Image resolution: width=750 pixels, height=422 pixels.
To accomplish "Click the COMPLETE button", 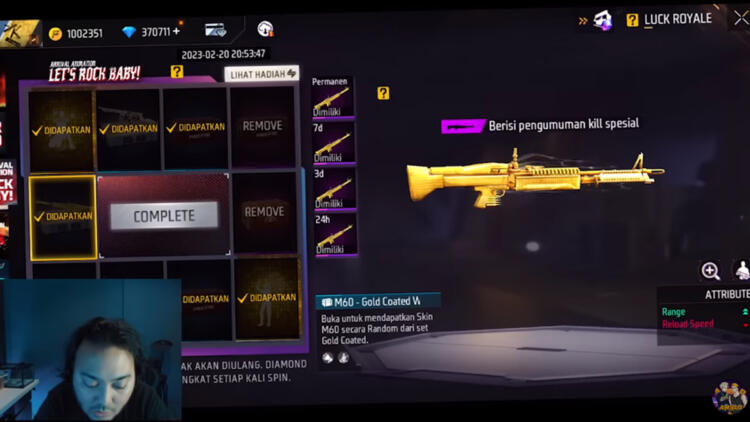I will pyautogui.click(x=164, y=216).
